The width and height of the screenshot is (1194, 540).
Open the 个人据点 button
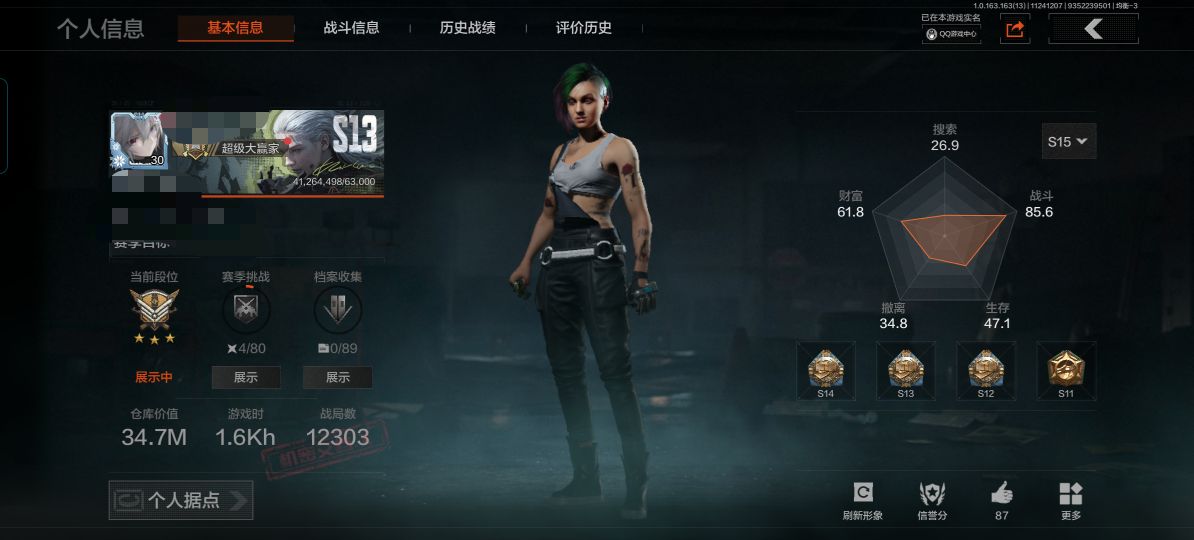(x=181, y=500)
